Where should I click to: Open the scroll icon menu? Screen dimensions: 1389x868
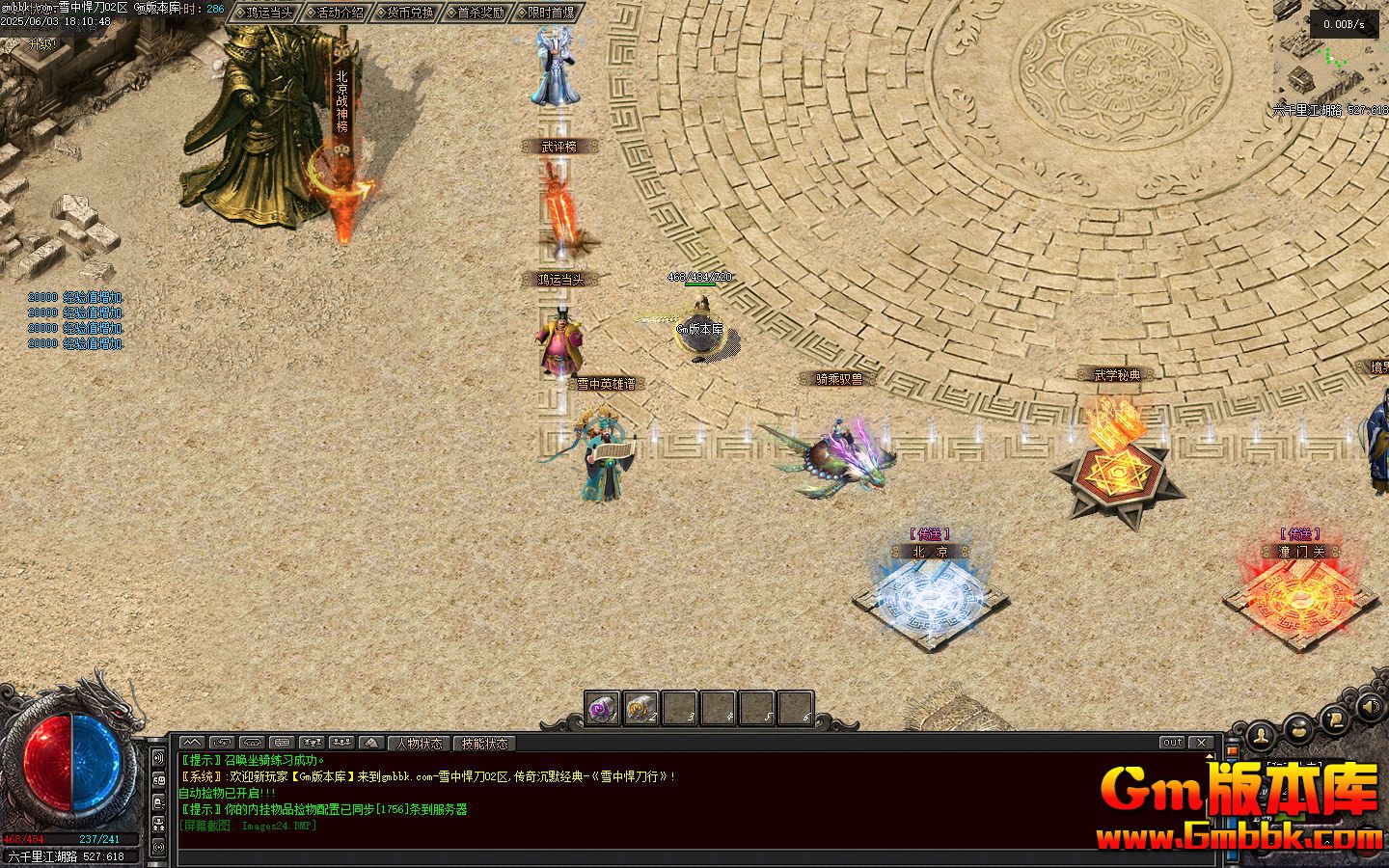[x=1334, y=717]
